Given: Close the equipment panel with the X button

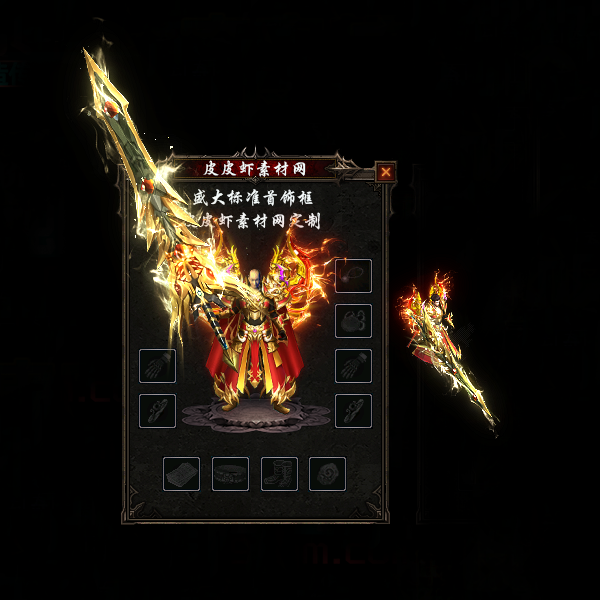Looking at the screenshot, I should (385, 172).
